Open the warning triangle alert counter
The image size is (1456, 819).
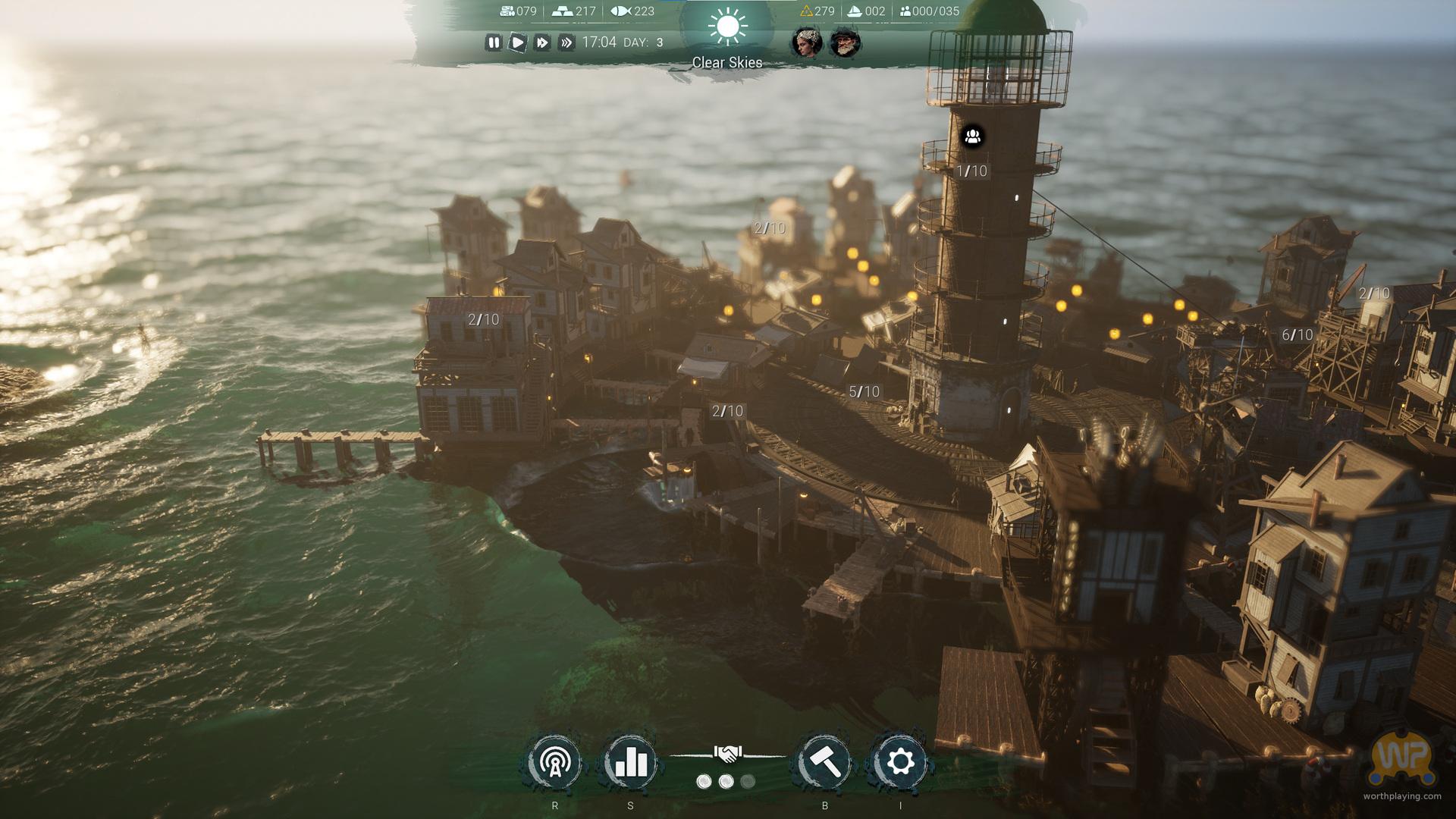pyautogui.click(x=806, y=11)
